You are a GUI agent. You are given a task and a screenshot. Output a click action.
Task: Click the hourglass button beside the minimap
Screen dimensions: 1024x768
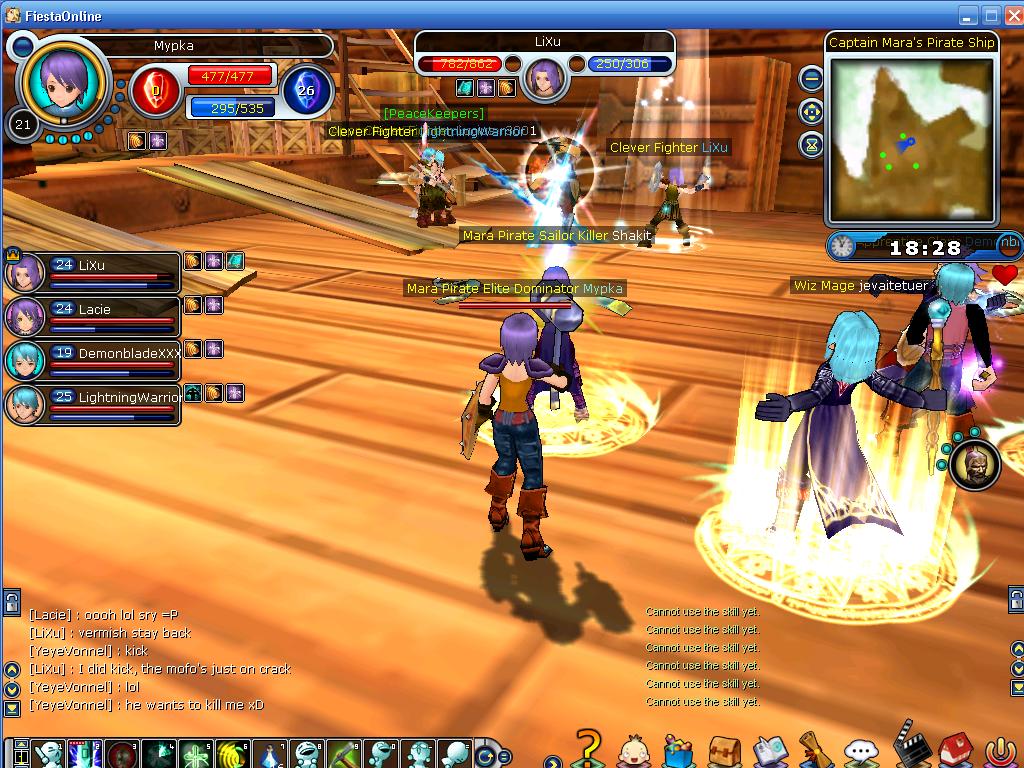[811, 144]
